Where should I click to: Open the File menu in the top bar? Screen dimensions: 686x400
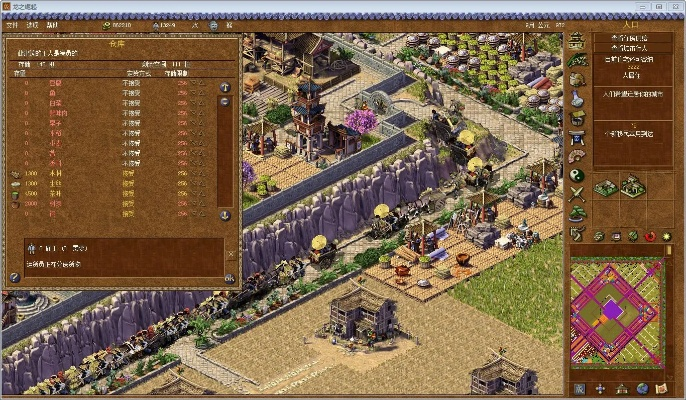(12, 24)
